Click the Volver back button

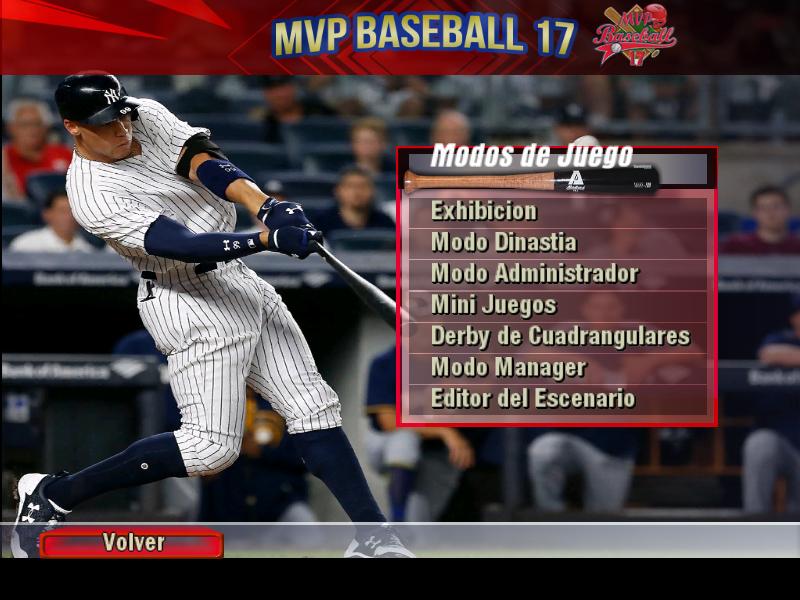132,543
